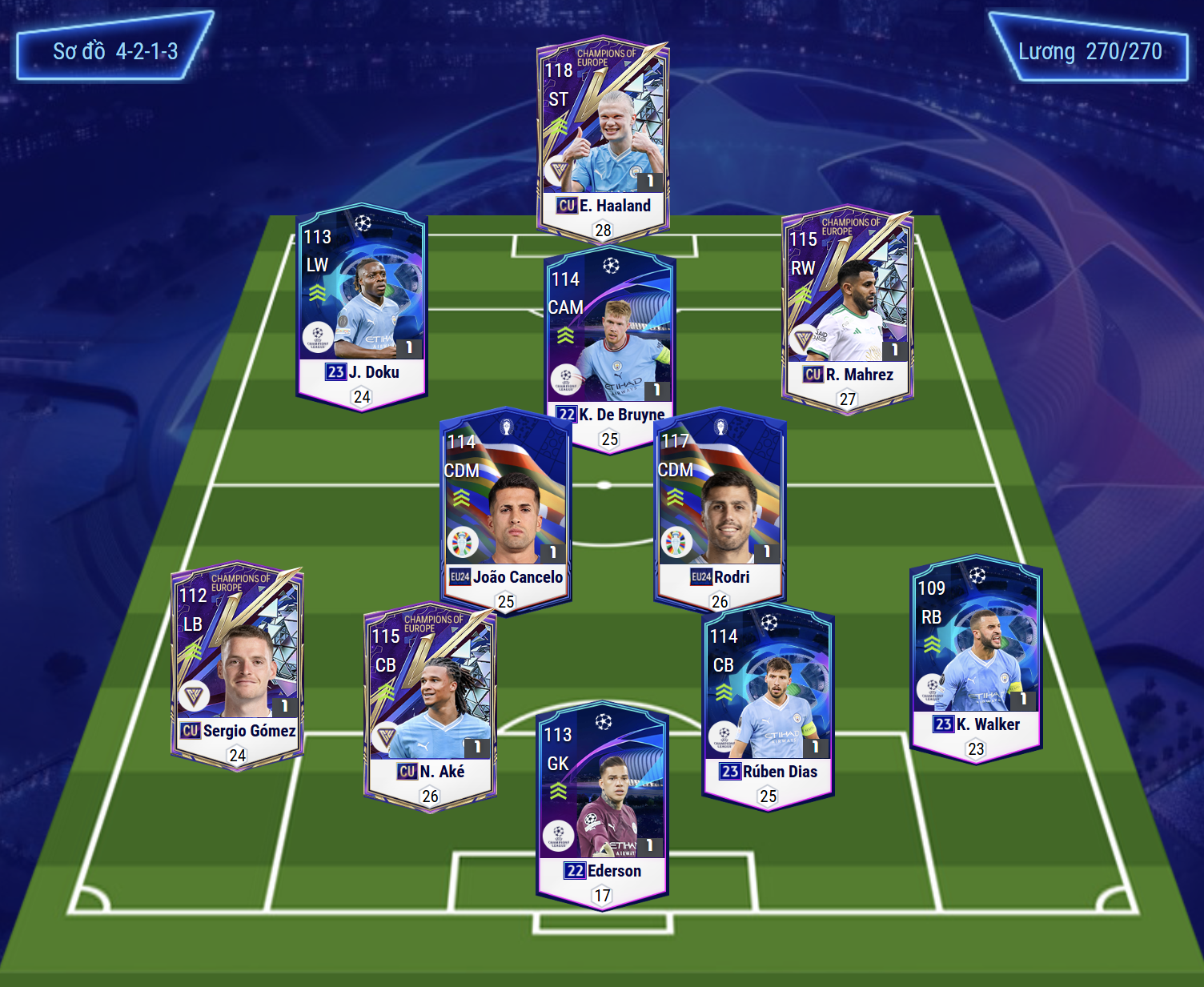1204x987 pixels.
Task: Choose the Ederson goalkeeper card
Action: pyautogui.click(x=602, y=804)
